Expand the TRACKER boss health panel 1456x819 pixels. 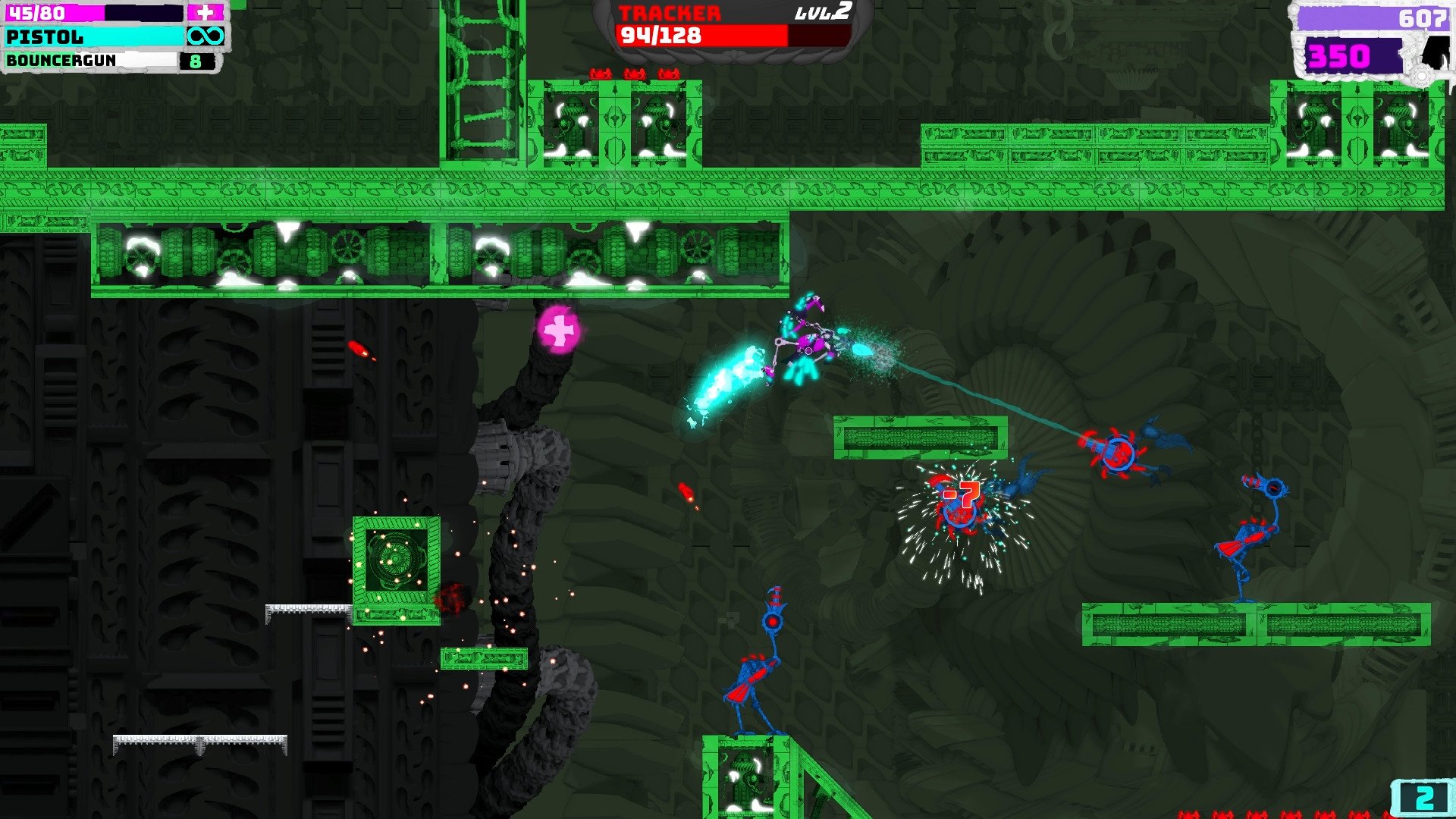point(728,23)
